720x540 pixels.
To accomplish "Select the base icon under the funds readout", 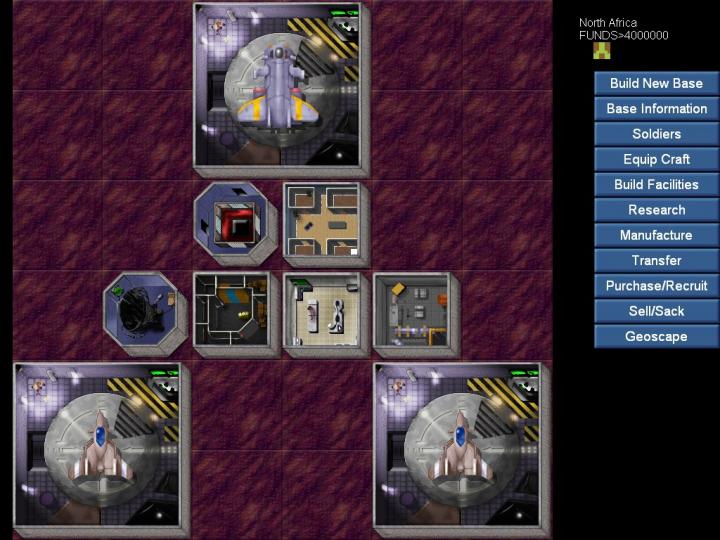I will [601, 51].
